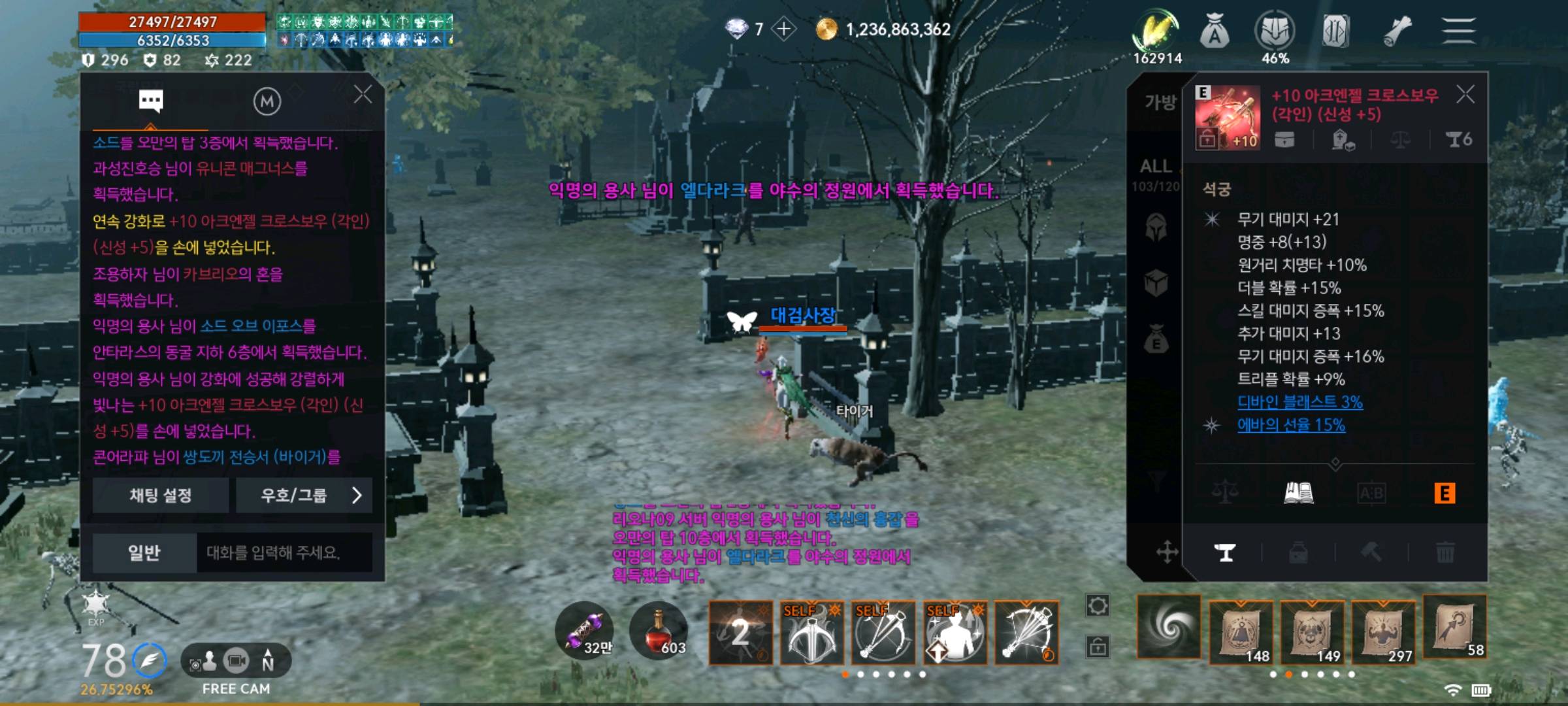Select the anvil enhance icon below the item stats
1568x706 pixels.
coord(1225,552)
